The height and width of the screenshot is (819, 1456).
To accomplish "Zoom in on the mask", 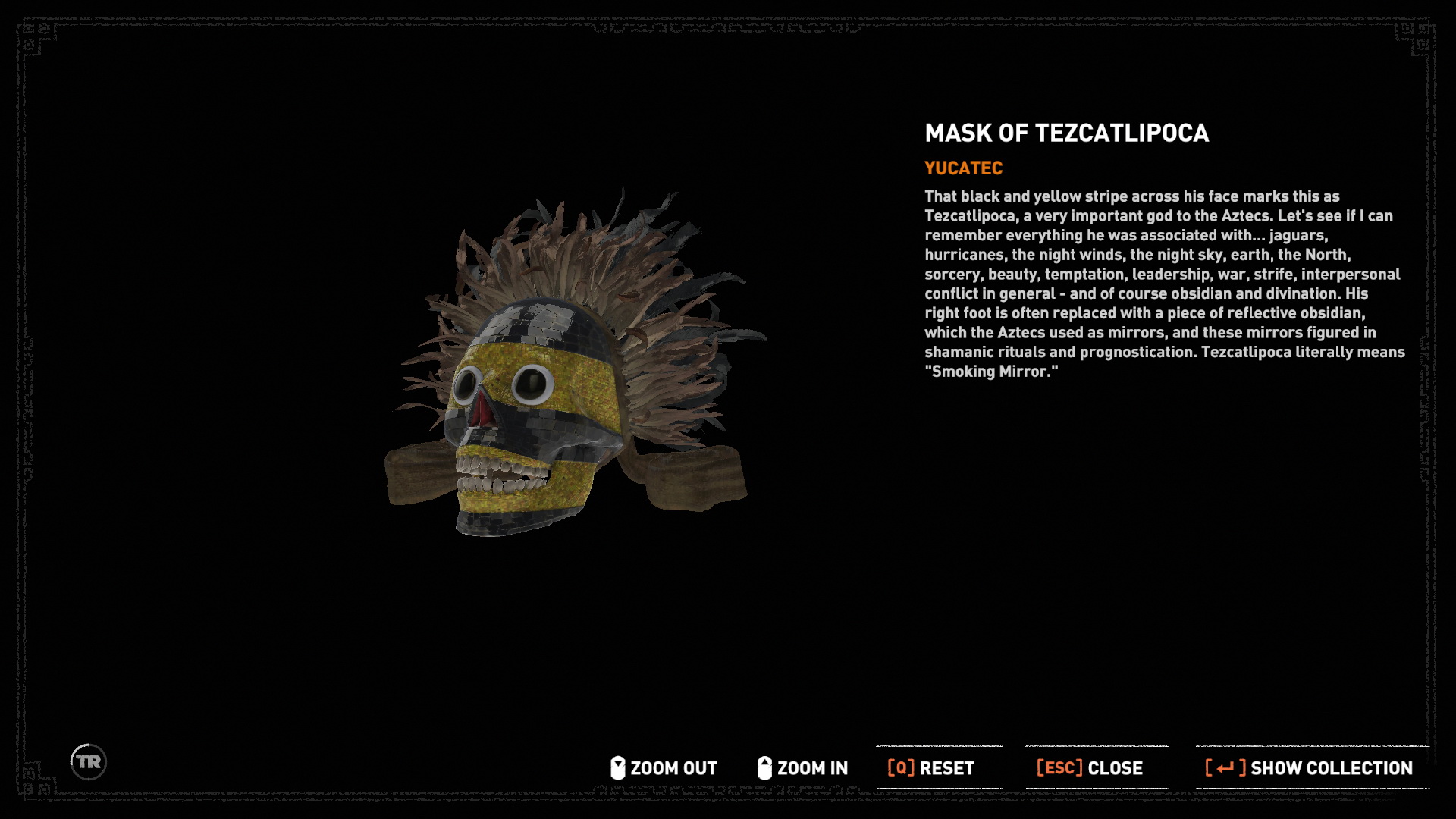I will (802, 768).
